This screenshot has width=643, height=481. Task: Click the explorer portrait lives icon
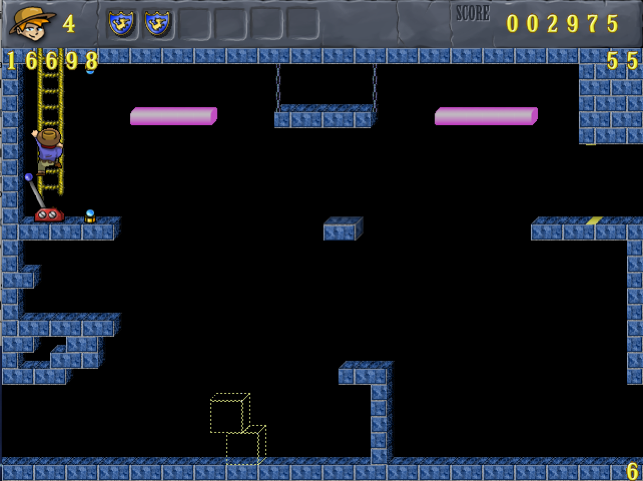pyautogui.click(x=32, y=22)
